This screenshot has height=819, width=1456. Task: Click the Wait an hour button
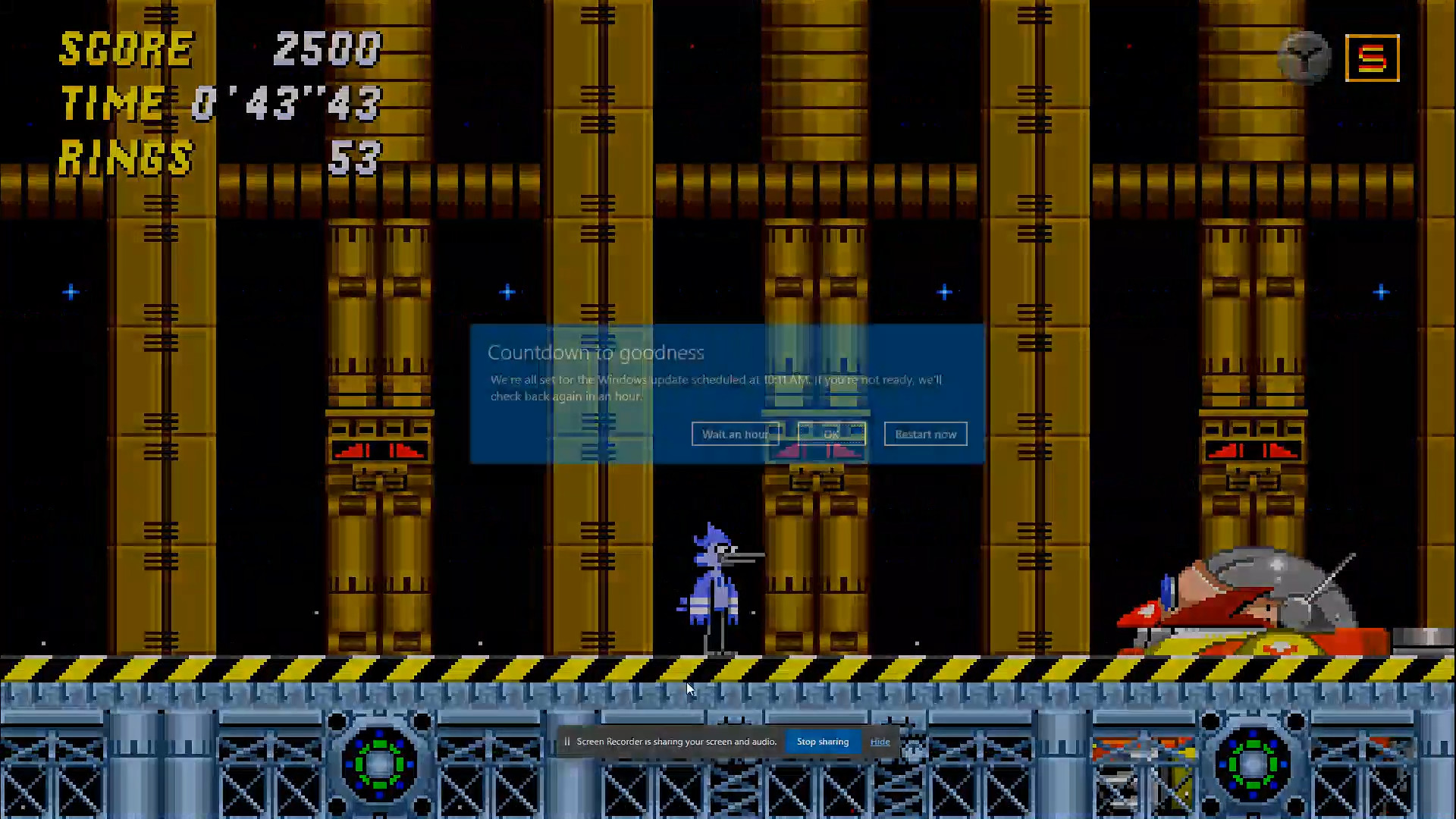click(x=735, y=434)
